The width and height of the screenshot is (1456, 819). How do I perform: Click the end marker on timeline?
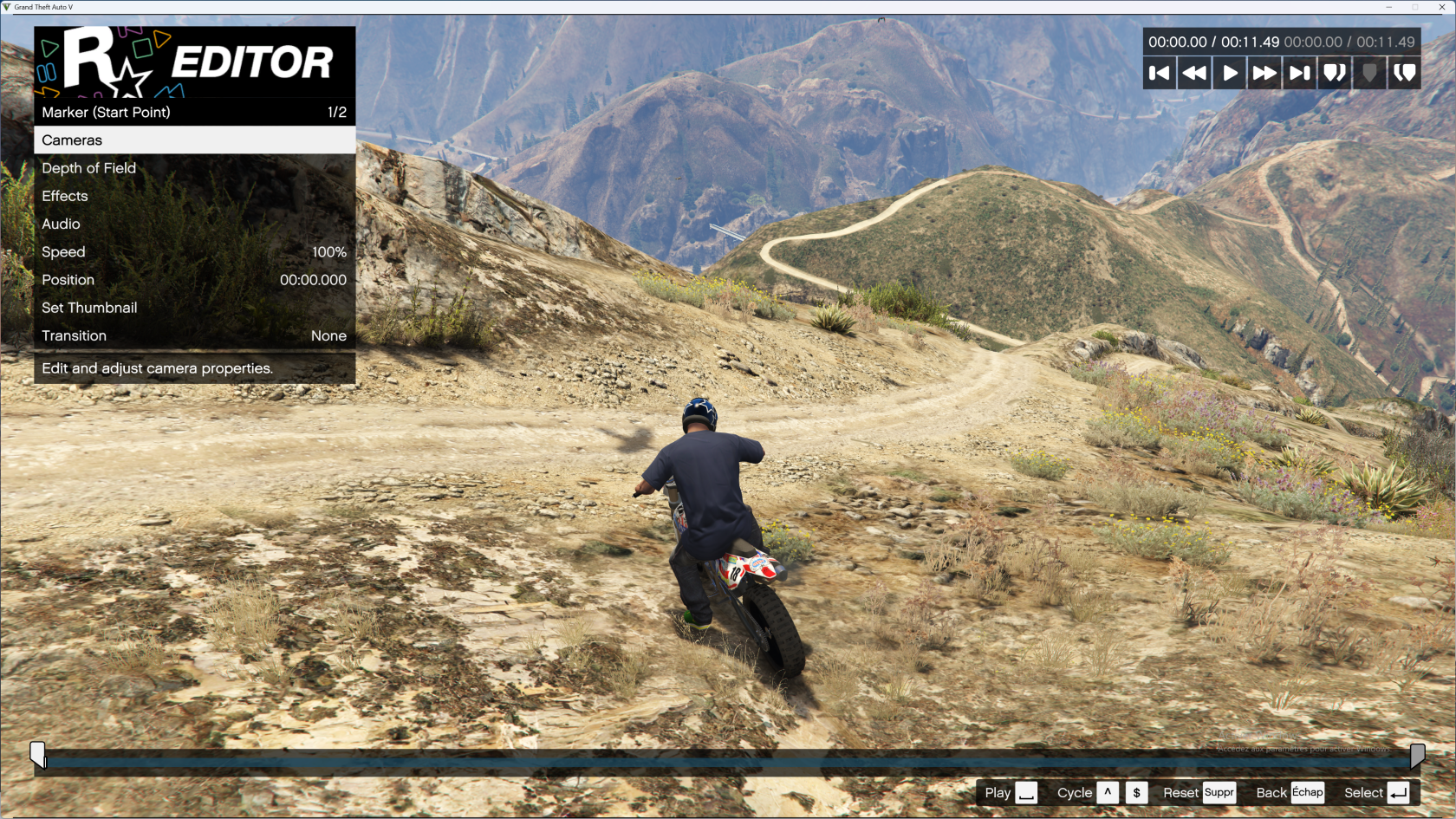tap(1418, 755)
